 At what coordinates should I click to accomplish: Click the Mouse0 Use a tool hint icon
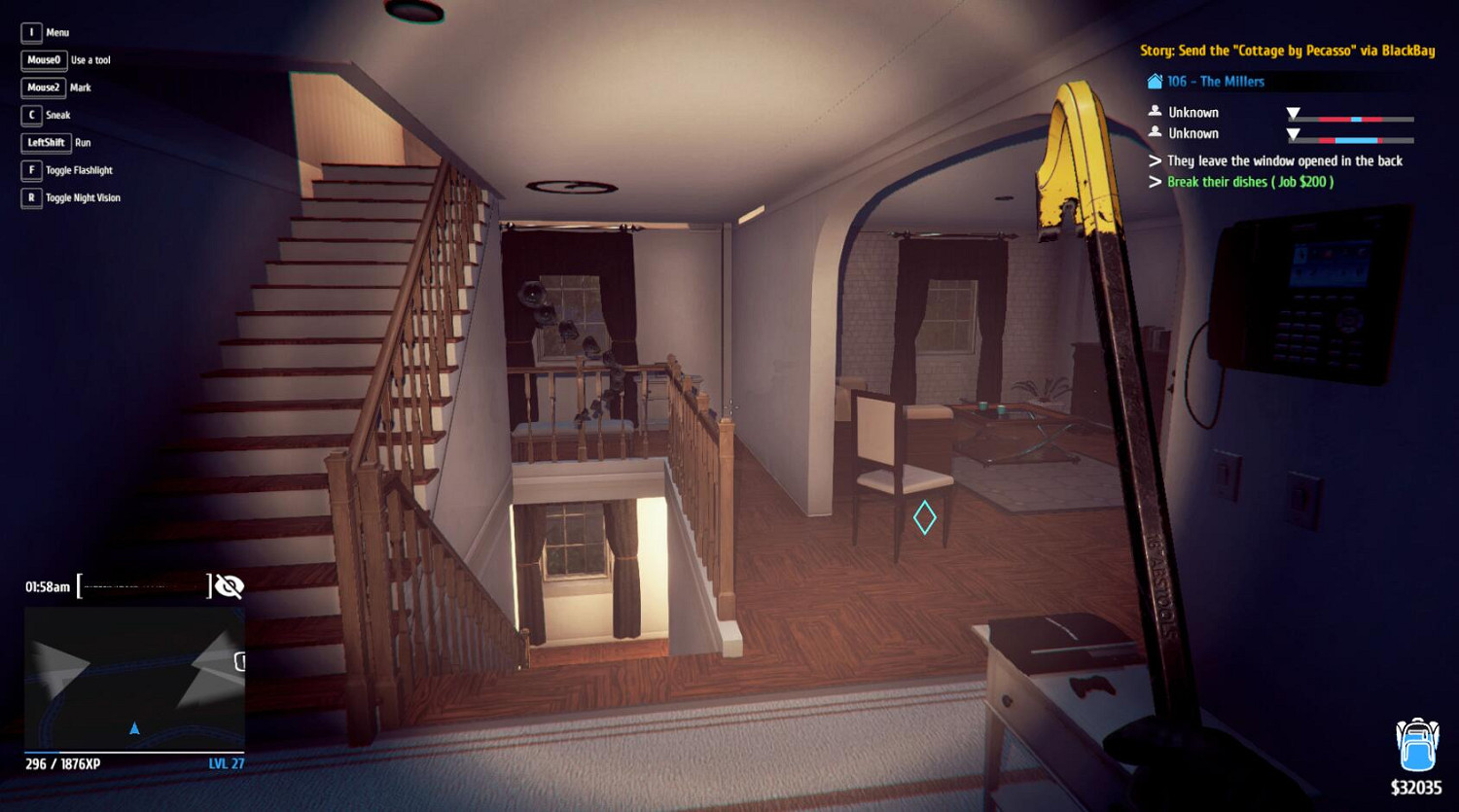pos(43,59)
